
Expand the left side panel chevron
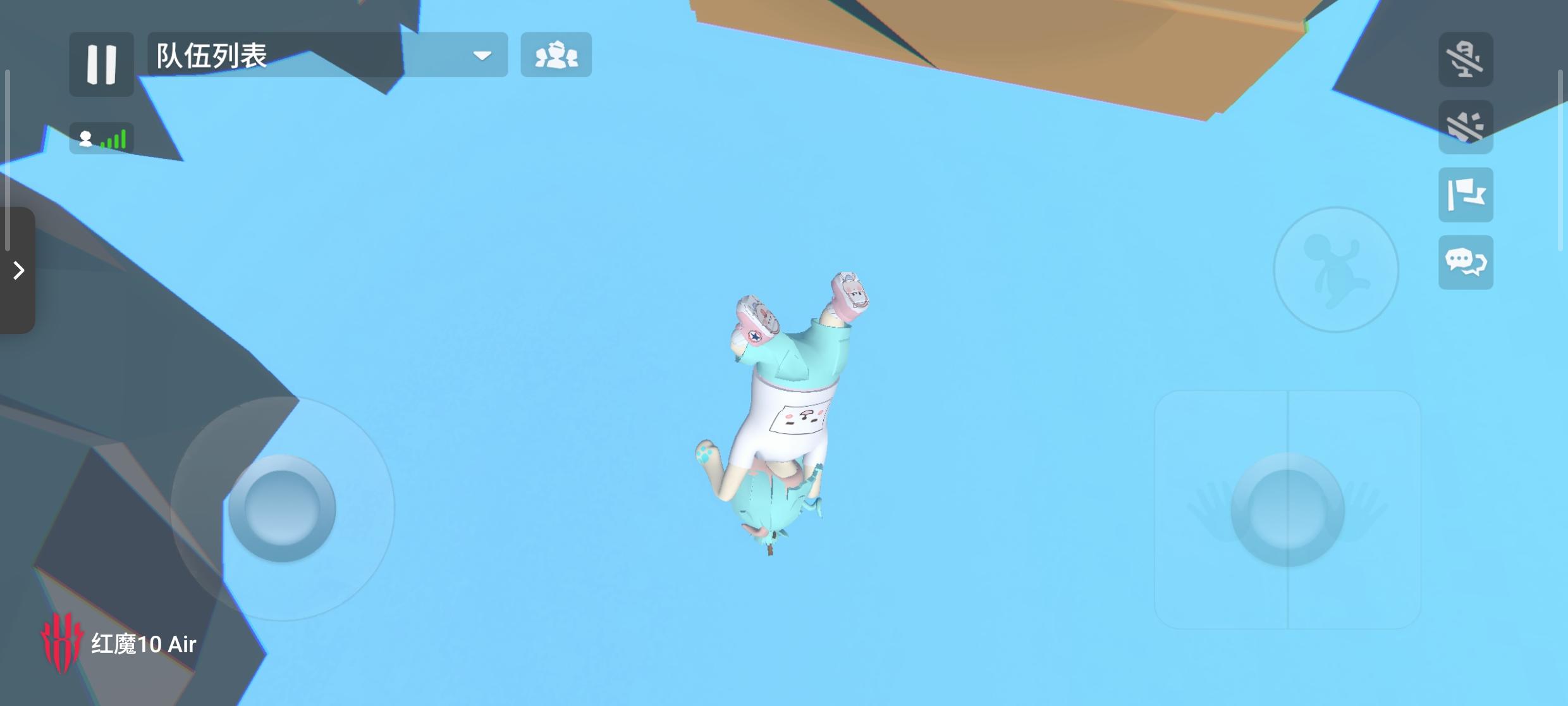[x=17, y=270]
